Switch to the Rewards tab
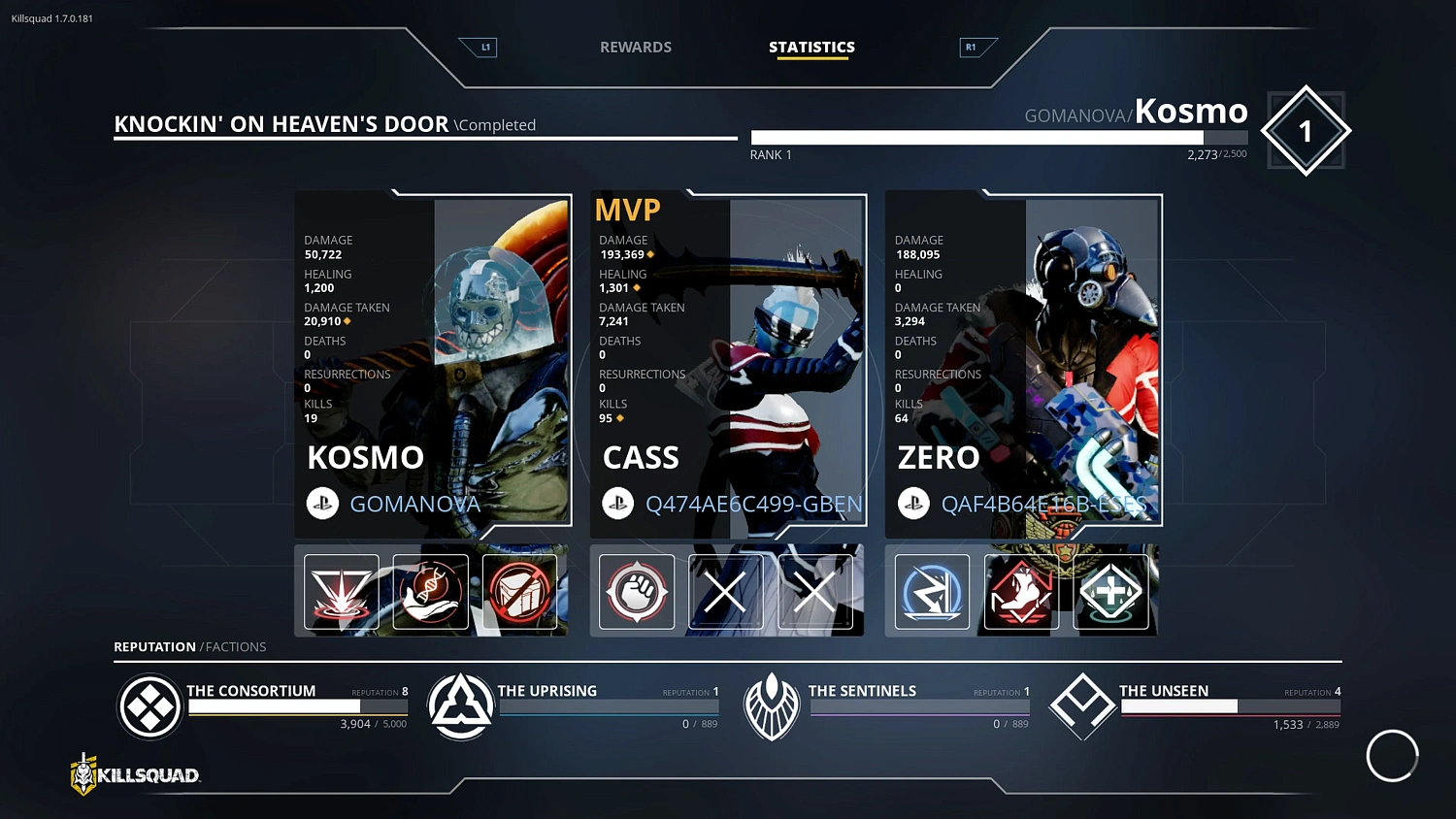The width and height of the screenshot is (1456, 819). (x=635, y=47)
